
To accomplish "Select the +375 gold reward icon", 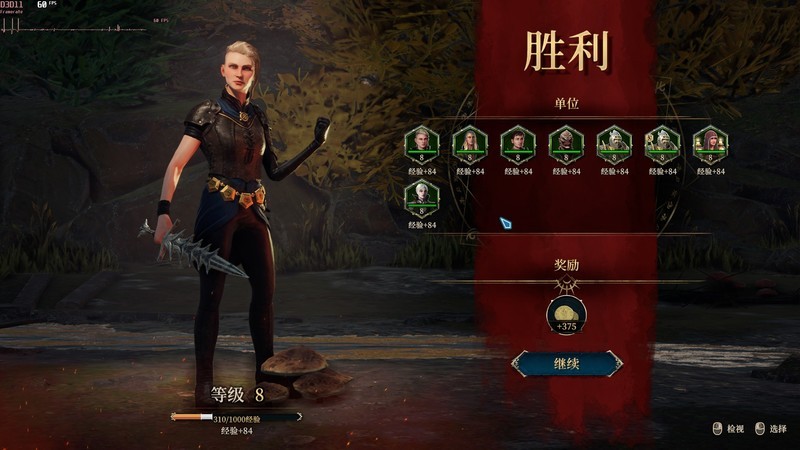I will pos(566,315).
